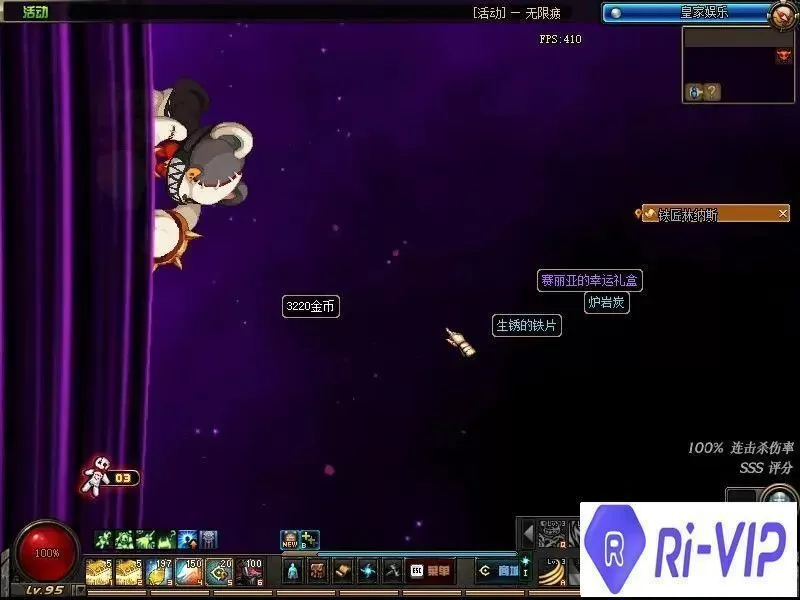Open the round compass icon beside 皇家娱乐
The image size is (800, 600).
783,14
